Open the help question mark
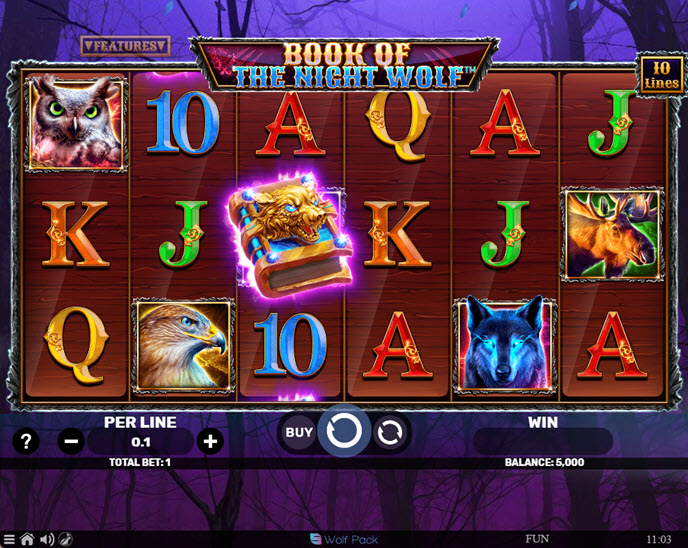 (x=27, y=441)
